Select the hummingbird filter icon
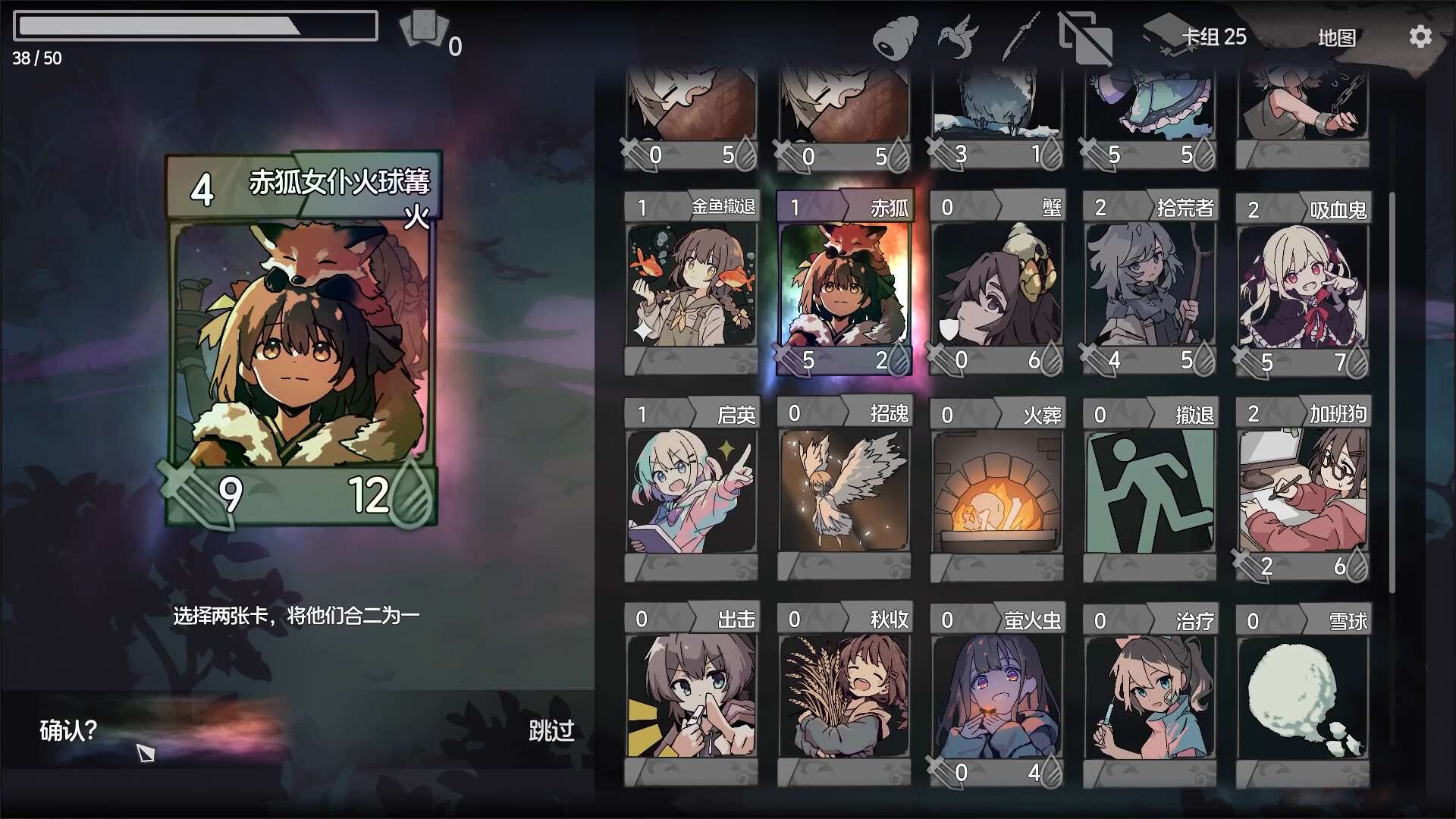This screenshot has width=1456, height=819. tap(958, 36)
